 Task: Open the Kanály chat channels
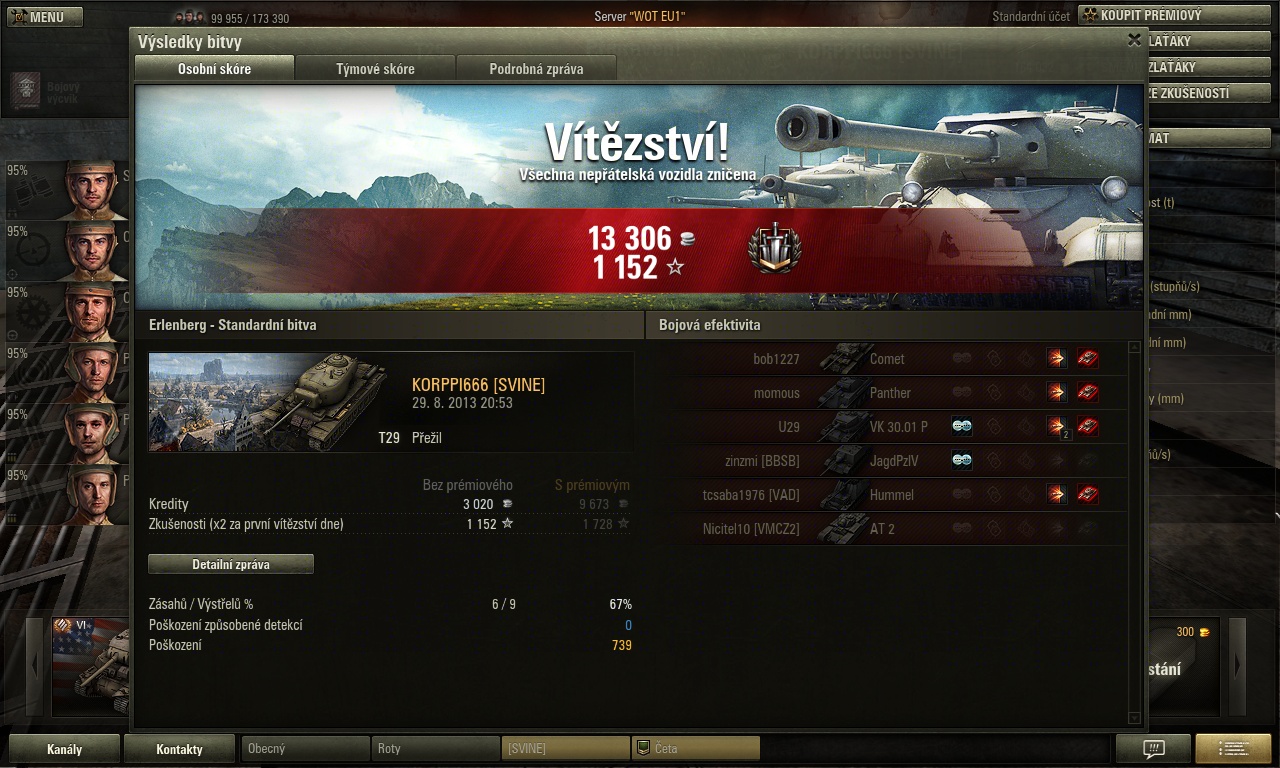[x=65, y=749]
